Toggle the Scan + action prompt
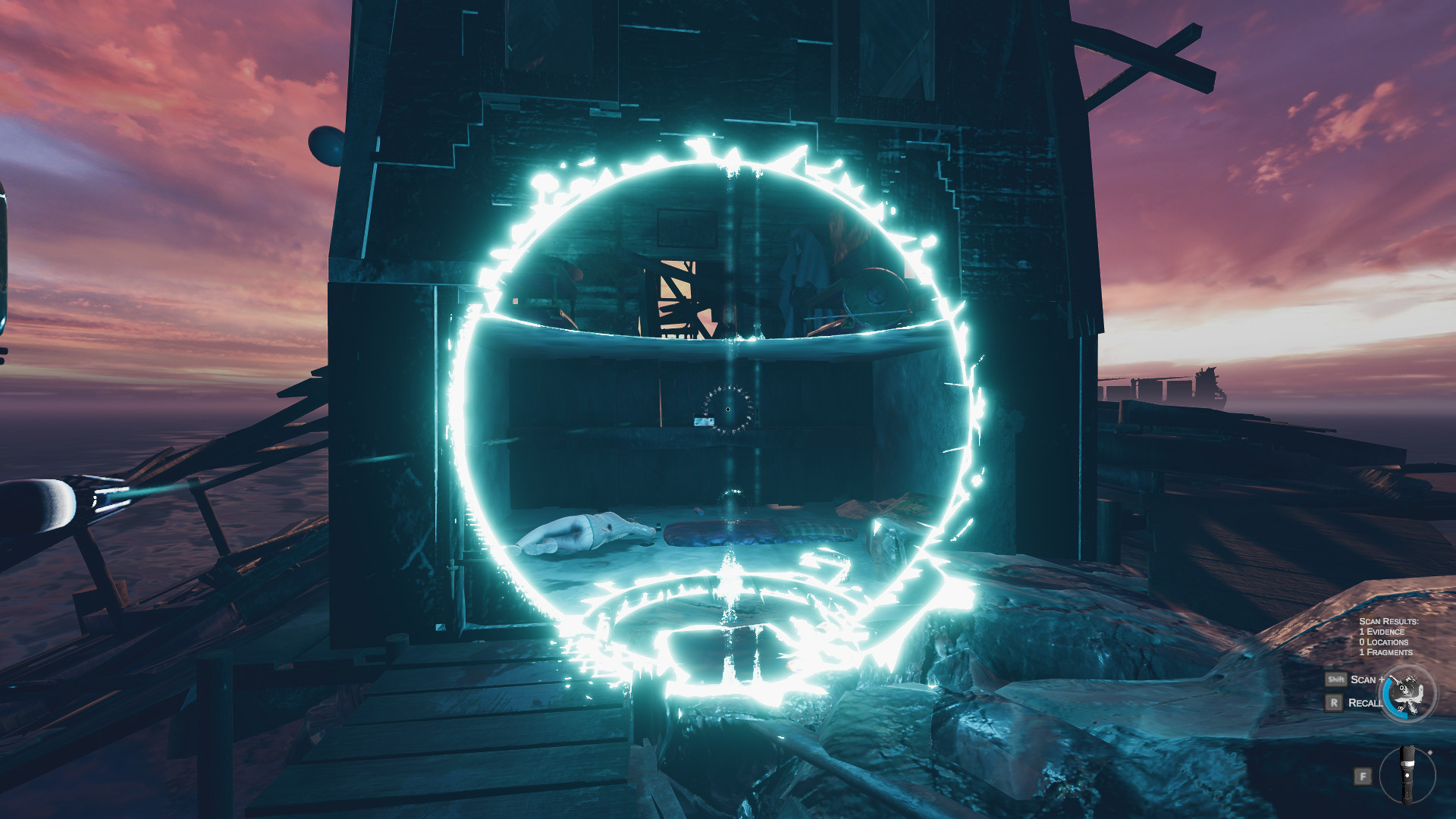The width and height of the screenshot is (1456, 819). 1367,679
